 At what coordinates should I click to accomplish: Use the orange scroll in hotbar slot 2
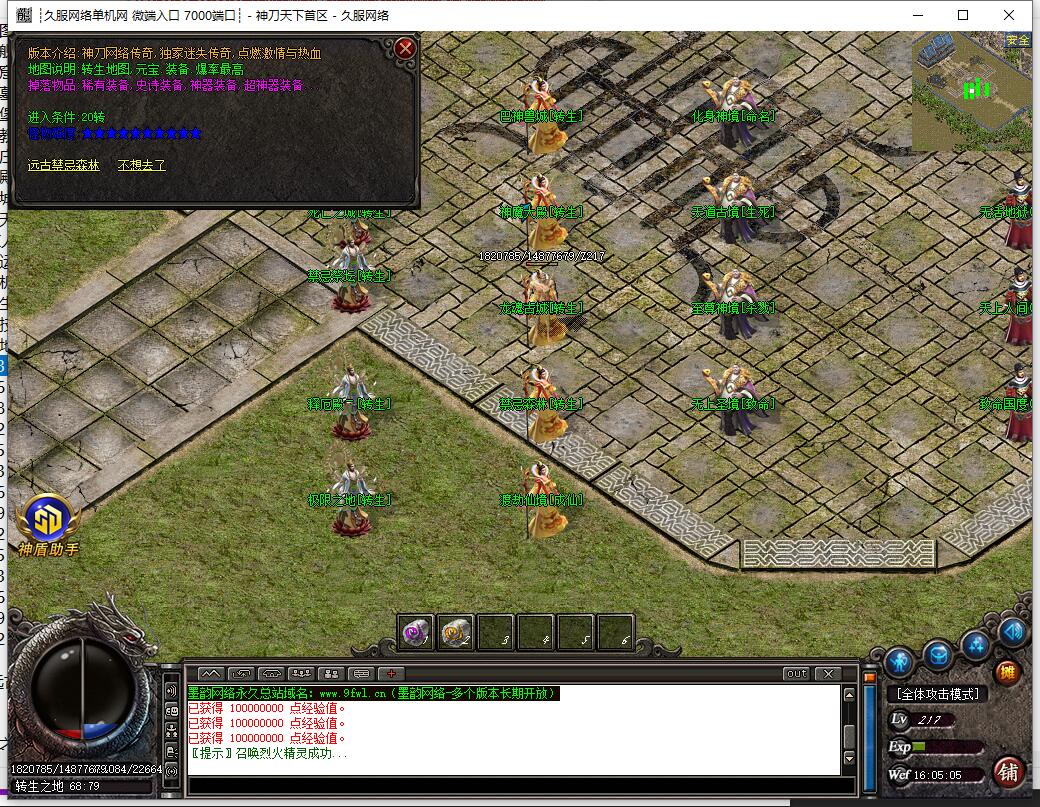456,632
